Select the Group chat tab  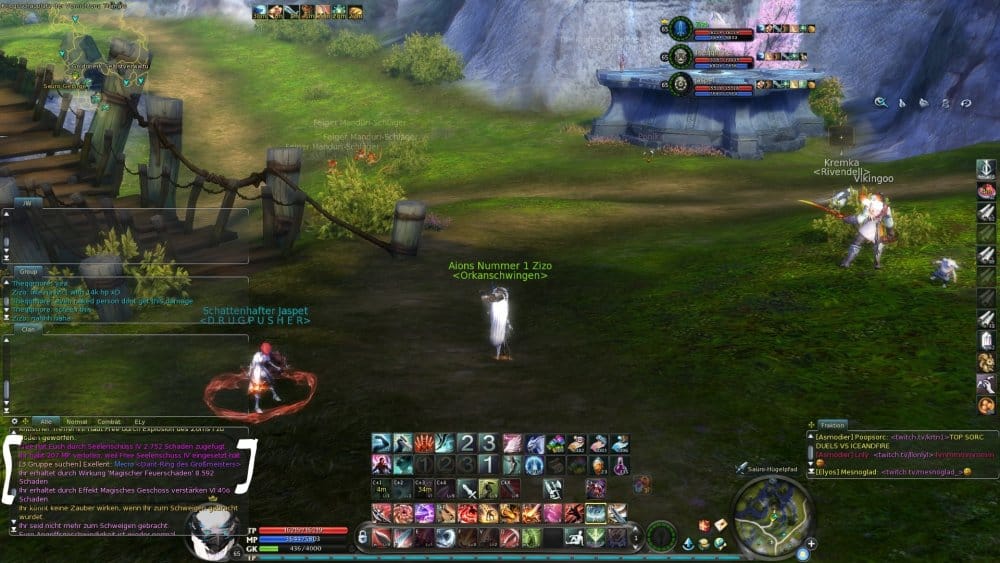click(x=29, y=271)
